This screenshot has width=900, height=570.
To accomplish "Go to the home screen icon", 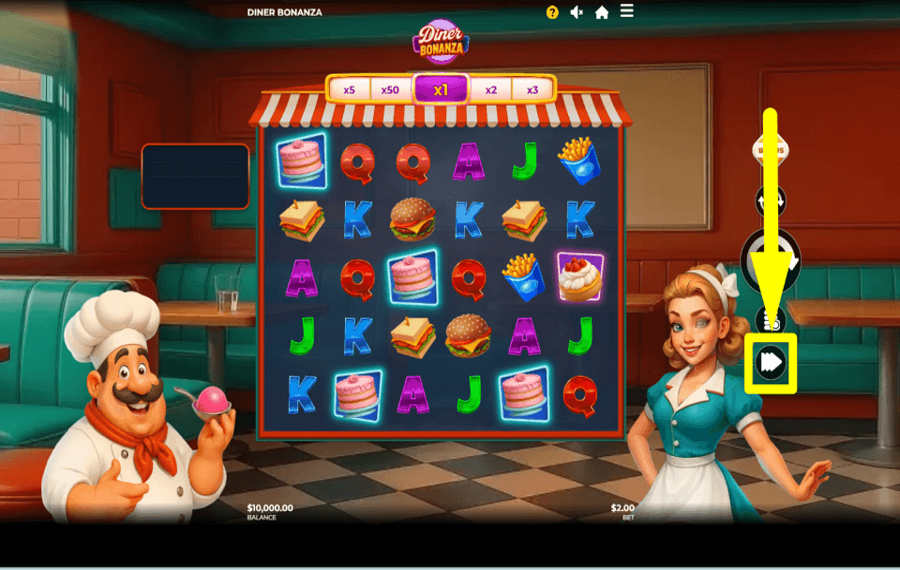I will [602, 12].
